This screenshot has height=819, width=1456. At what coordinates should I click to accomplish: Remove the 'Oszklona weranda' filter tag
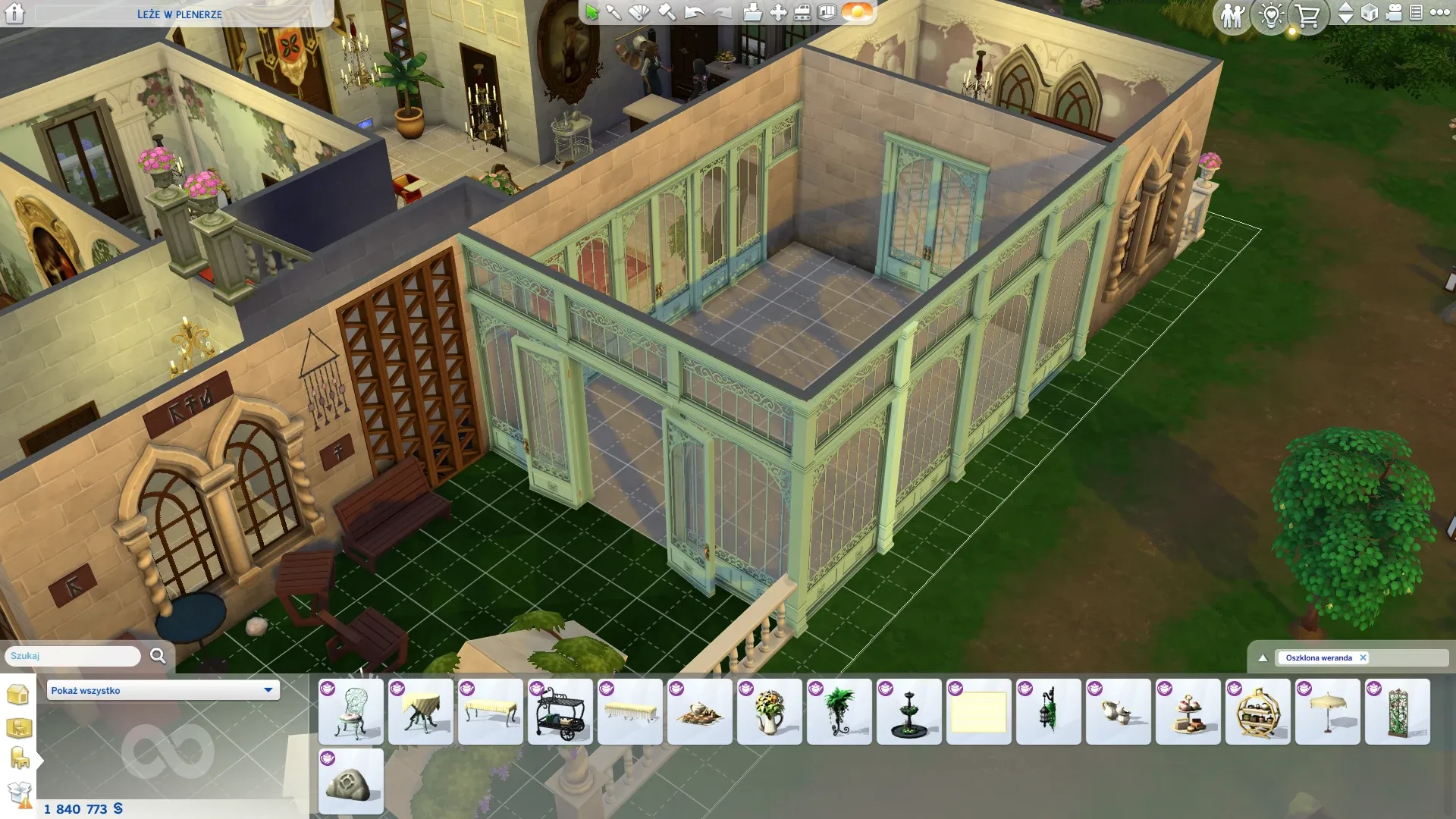(1363, 657)
